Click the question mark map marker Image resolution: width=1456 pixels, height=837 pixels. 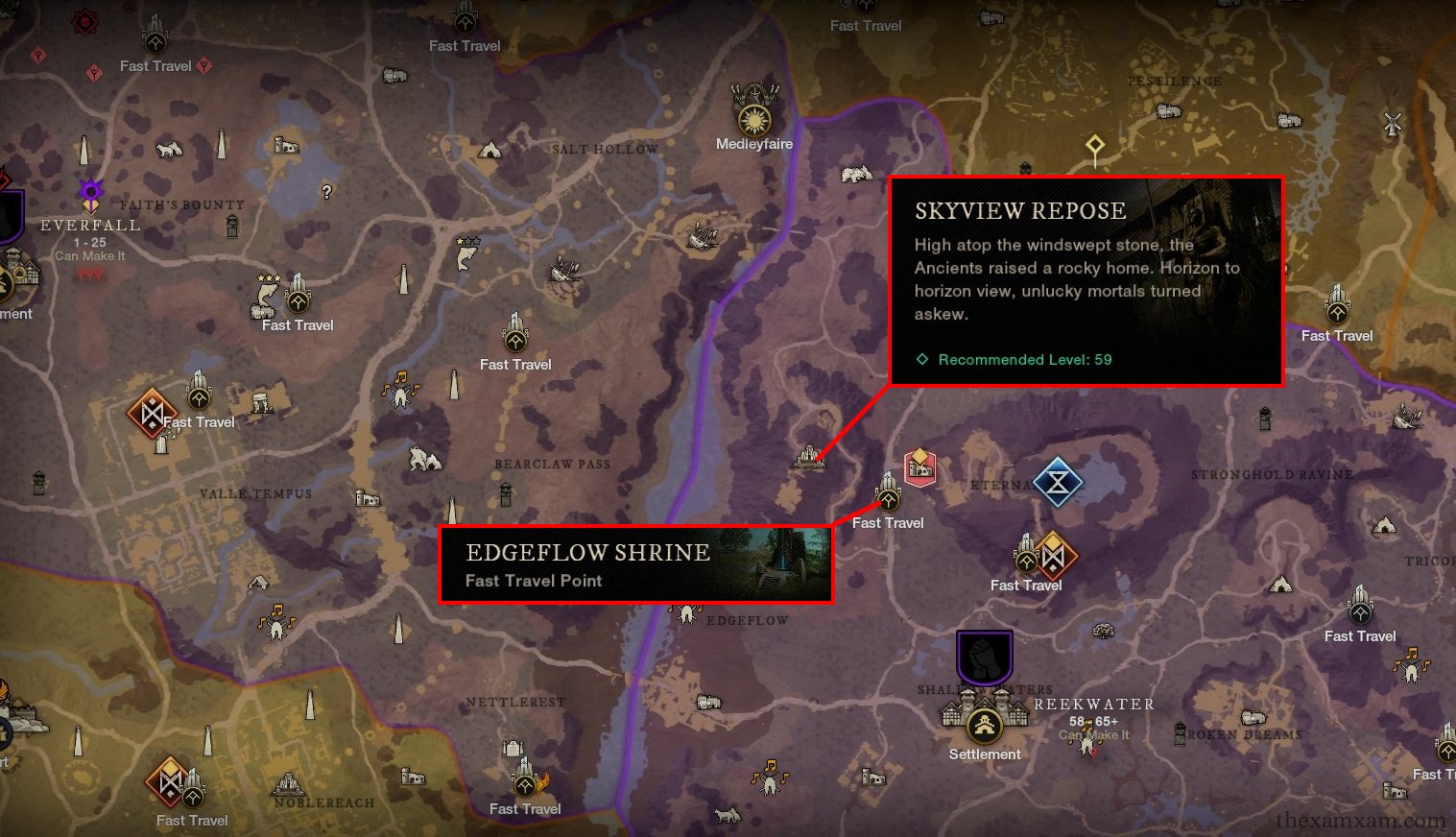click(327, 192)
